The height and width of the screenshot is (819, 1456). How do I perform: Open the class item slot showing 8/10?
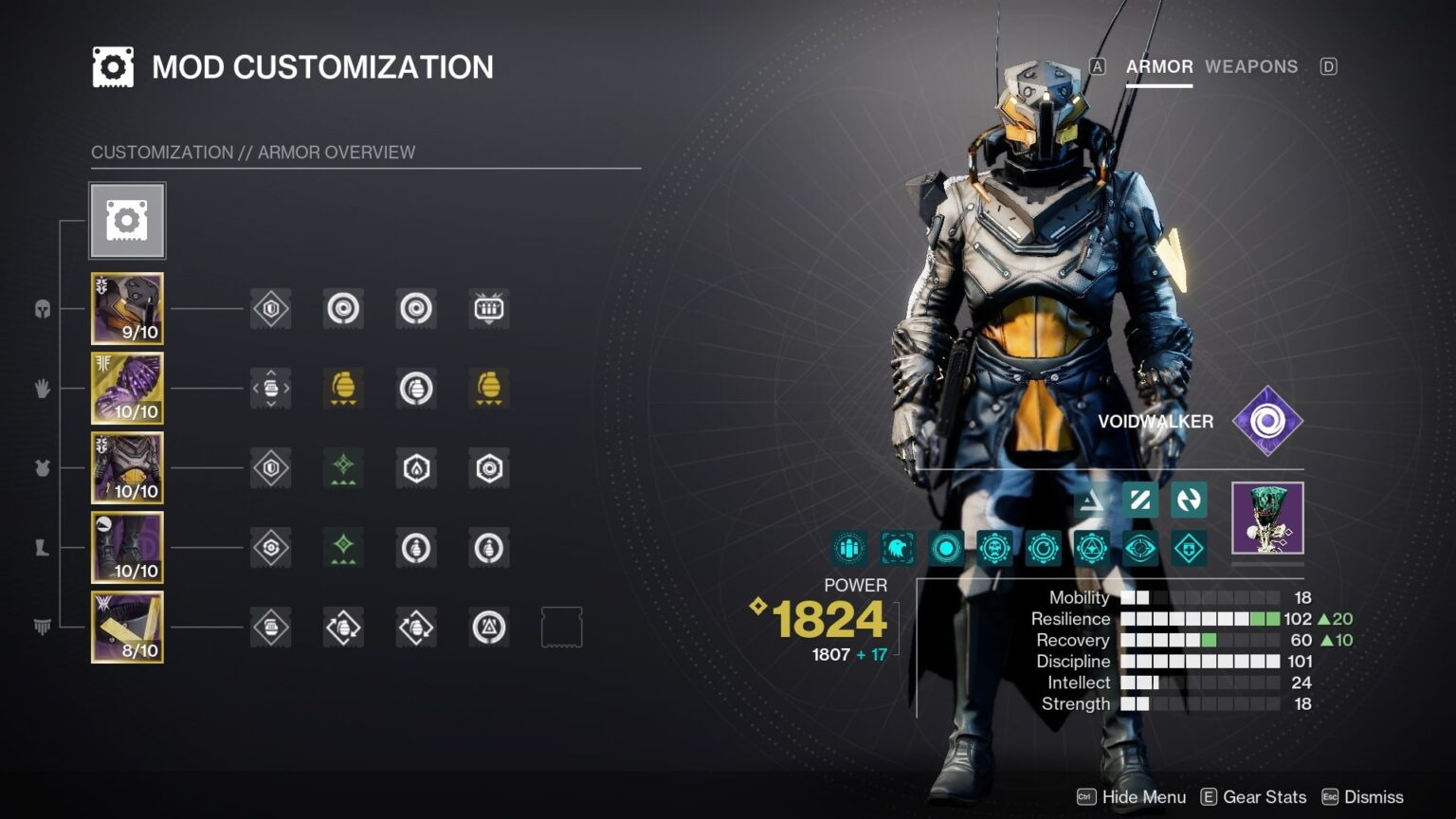127,627
